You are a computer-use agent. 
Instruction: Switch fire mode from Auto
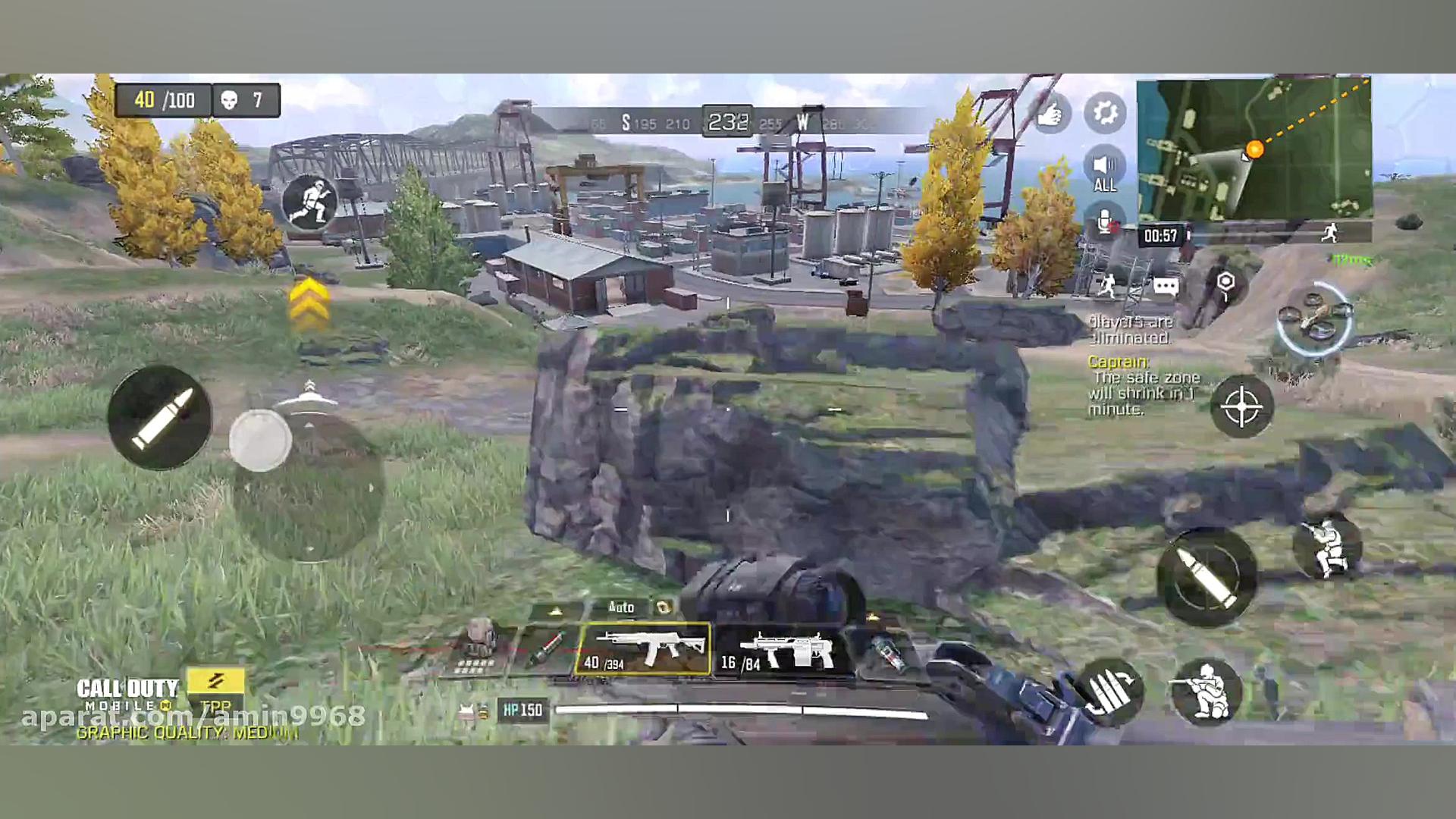click(x=620, y=608)
